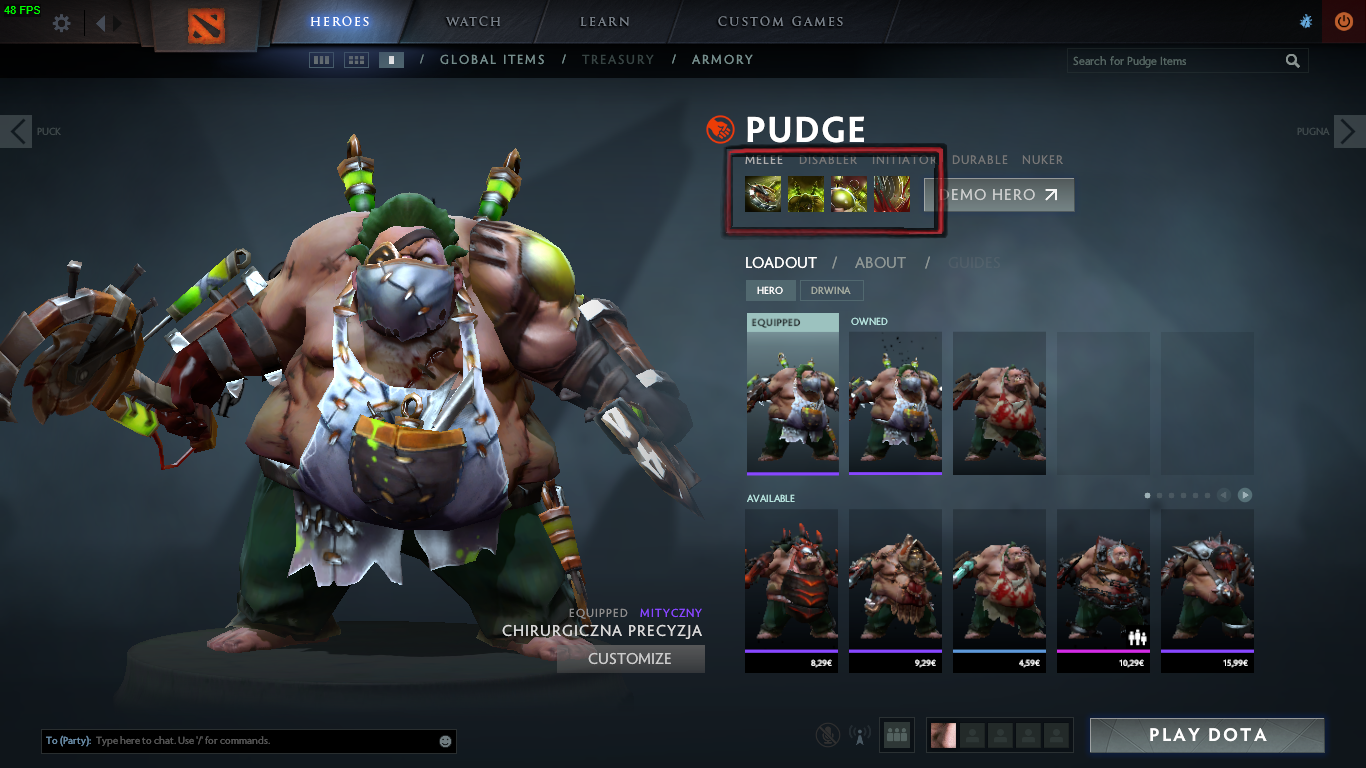This screenshot has width=1366, height=768.
Task: Expand available sets with the right pagination arrow
Action: (1243, 494)
